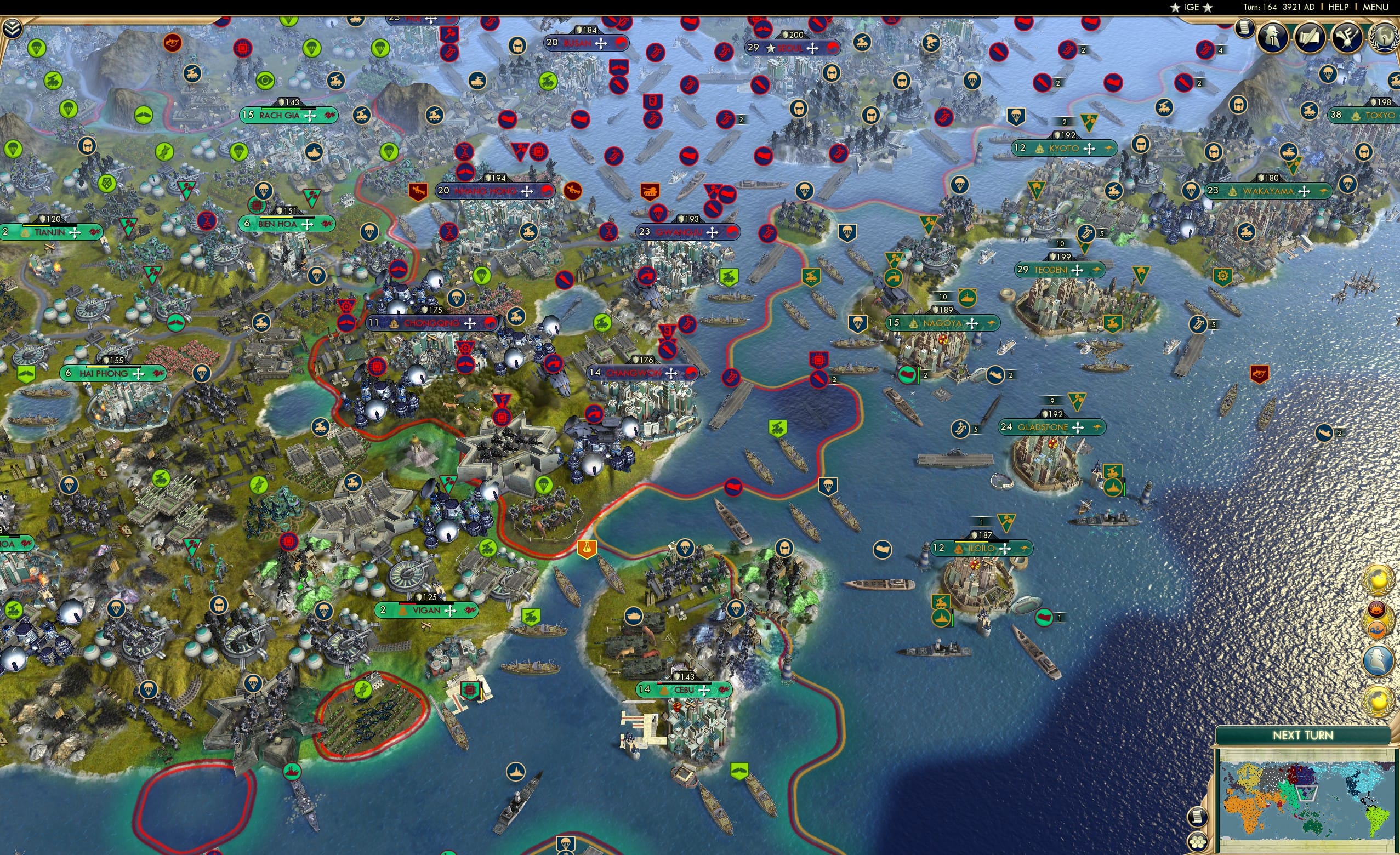Viewport: 1400px width, 855px height.
Task: Select the military helmet icon in the toolbar
Action: (1274, 37)
